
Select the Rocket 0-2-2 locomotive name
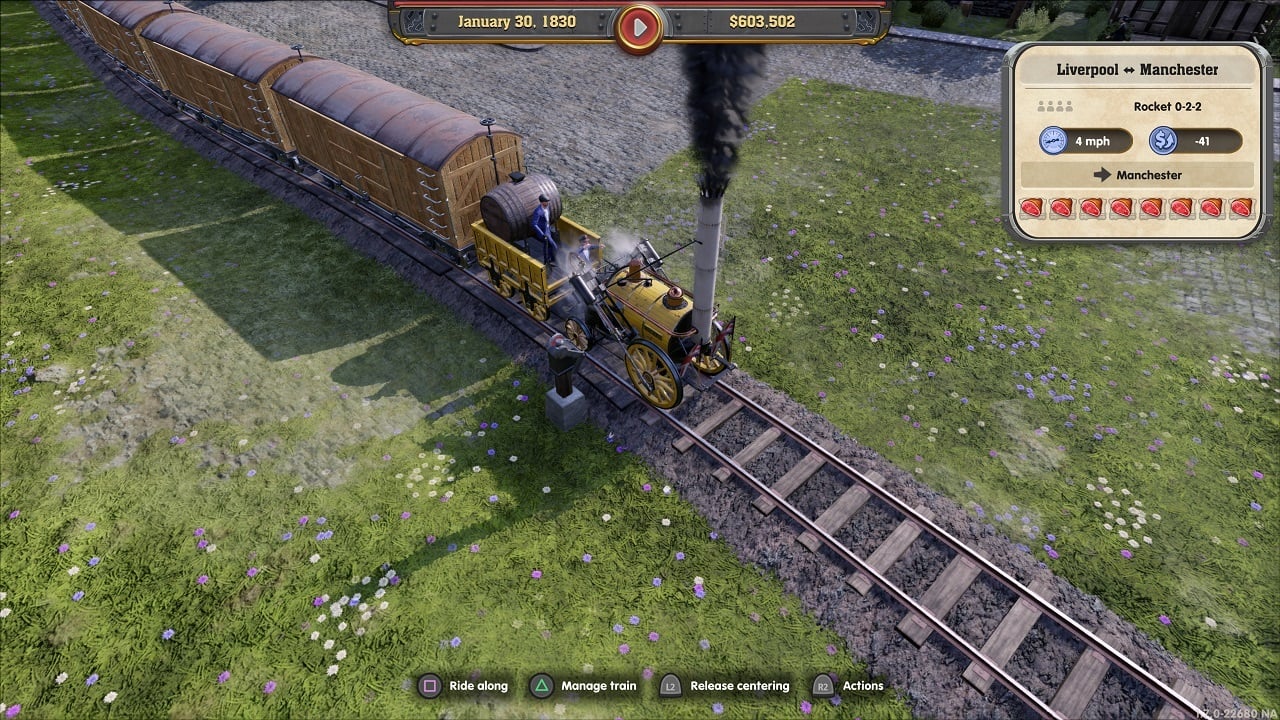pos(1167,106)
